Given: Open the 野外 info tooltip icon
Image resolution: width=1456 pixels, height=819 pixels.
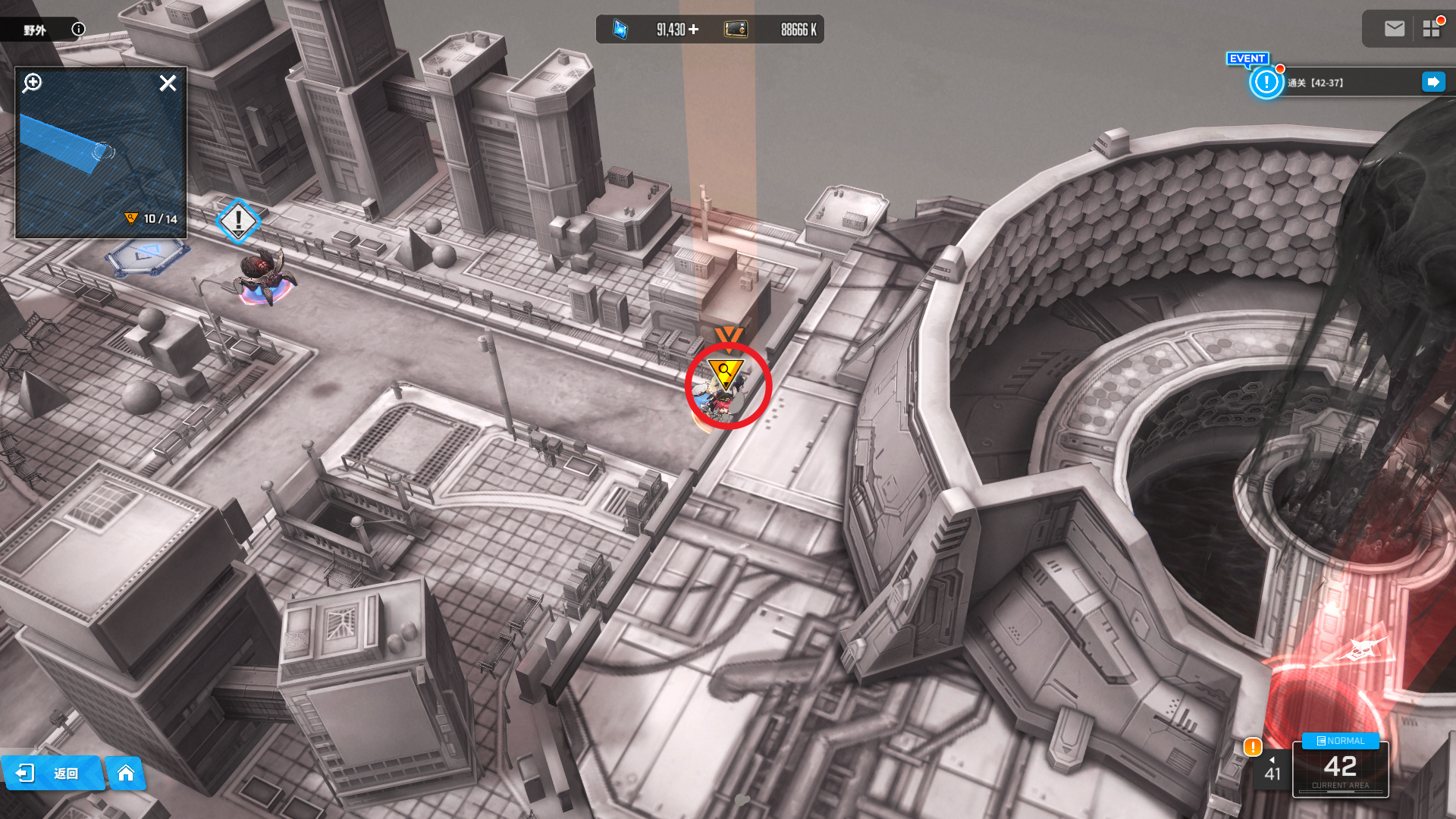Looking at the screenshot, I should (x=78, y=30).
